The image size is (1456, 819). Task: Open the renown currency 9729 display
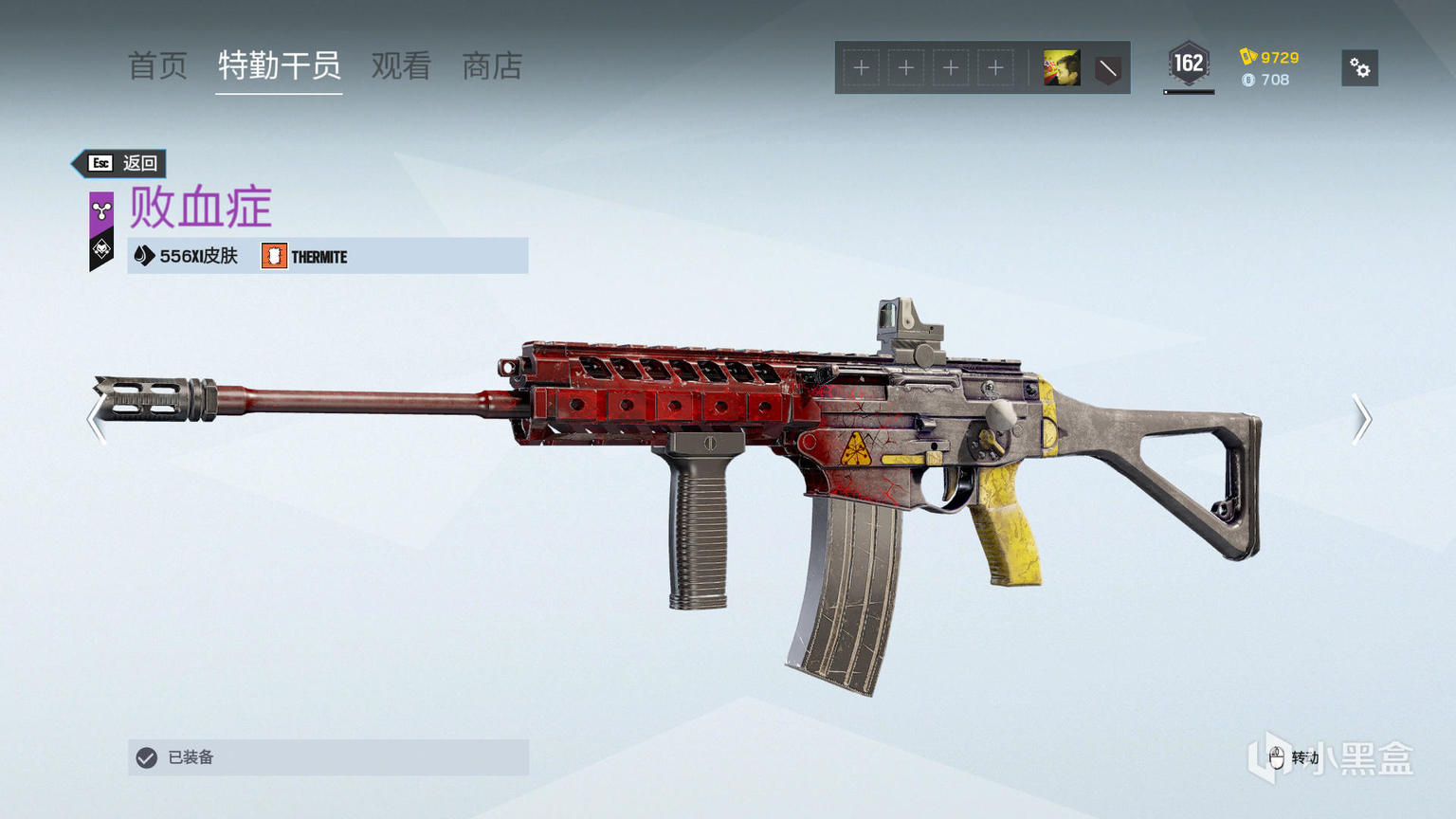click(x=1269, y=58)
